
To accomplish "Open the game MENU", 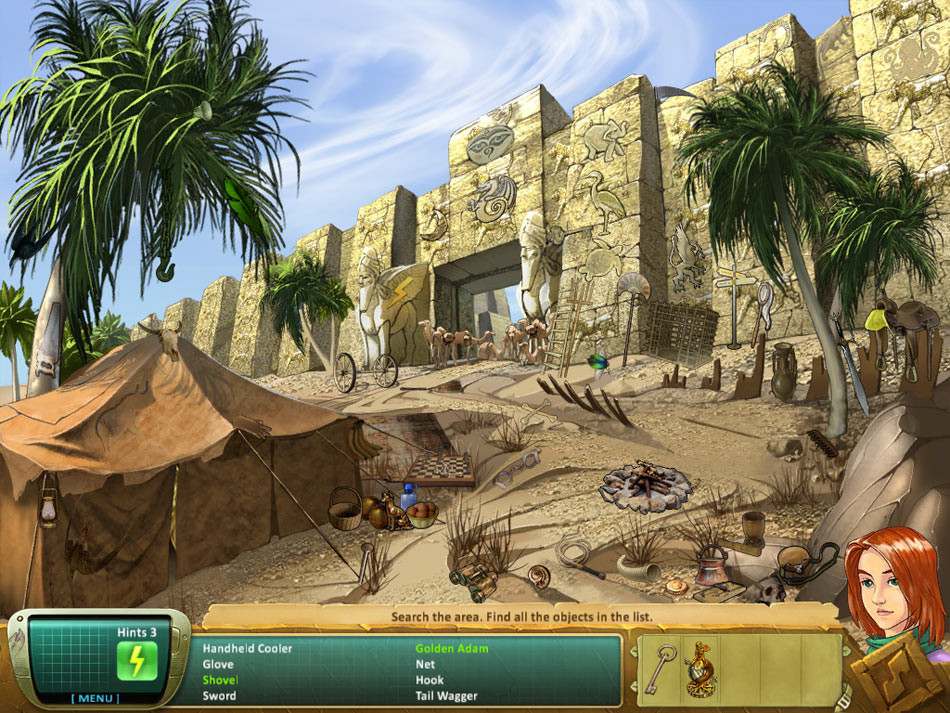I will [x=94, y=697].
